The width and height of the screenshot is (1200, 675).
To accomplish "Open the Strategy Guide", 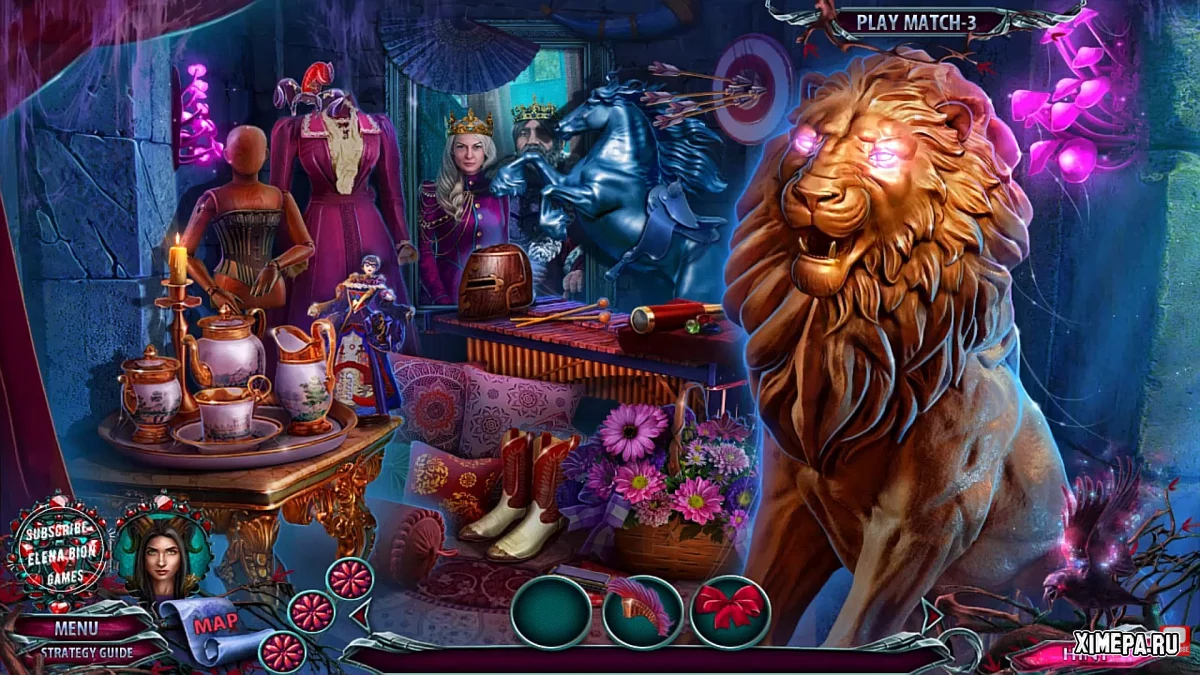I will [x=86, y=652].
